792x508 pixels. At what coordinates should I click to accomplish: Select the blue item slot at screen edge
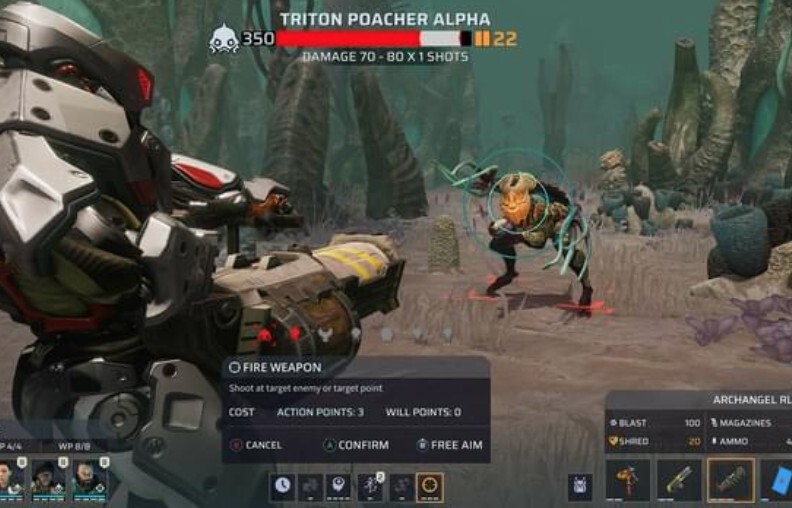[x=776, y=481]
